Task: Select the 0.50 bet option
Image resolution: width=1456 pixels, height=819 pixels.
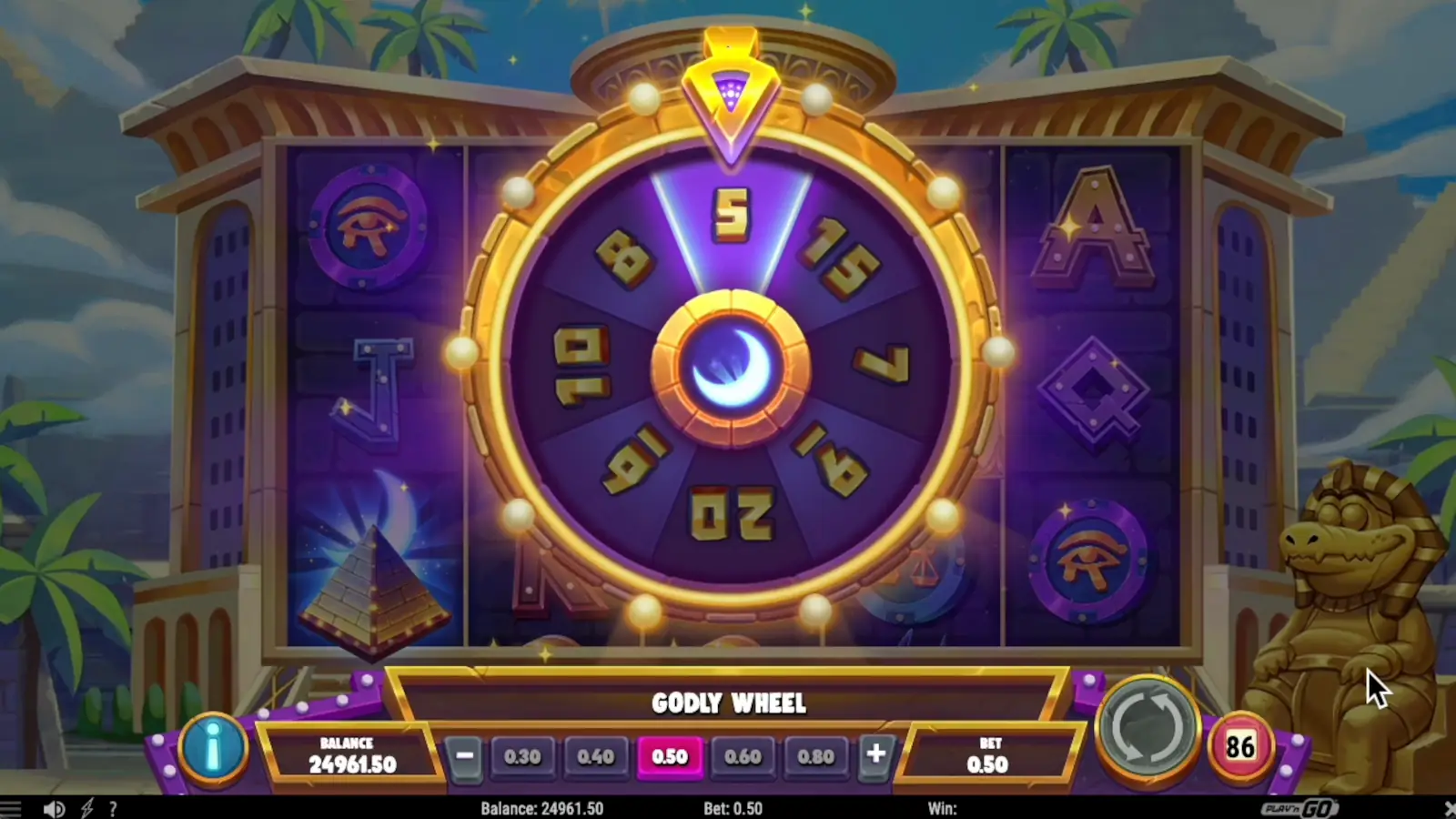Action: (x=671, y=756)
